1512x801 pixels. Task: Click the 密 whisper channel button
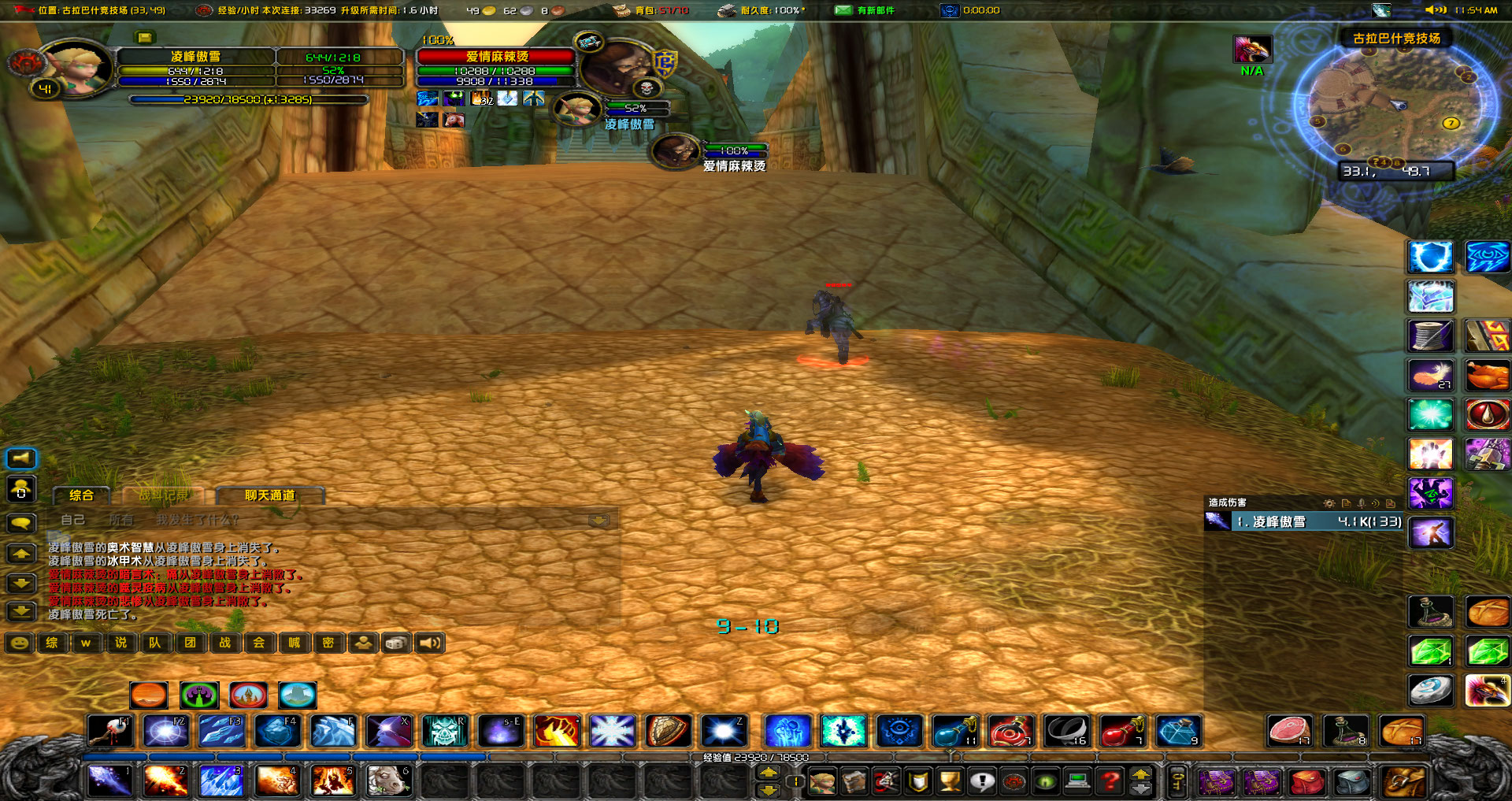pyautogui.click(x=329, y=643)
